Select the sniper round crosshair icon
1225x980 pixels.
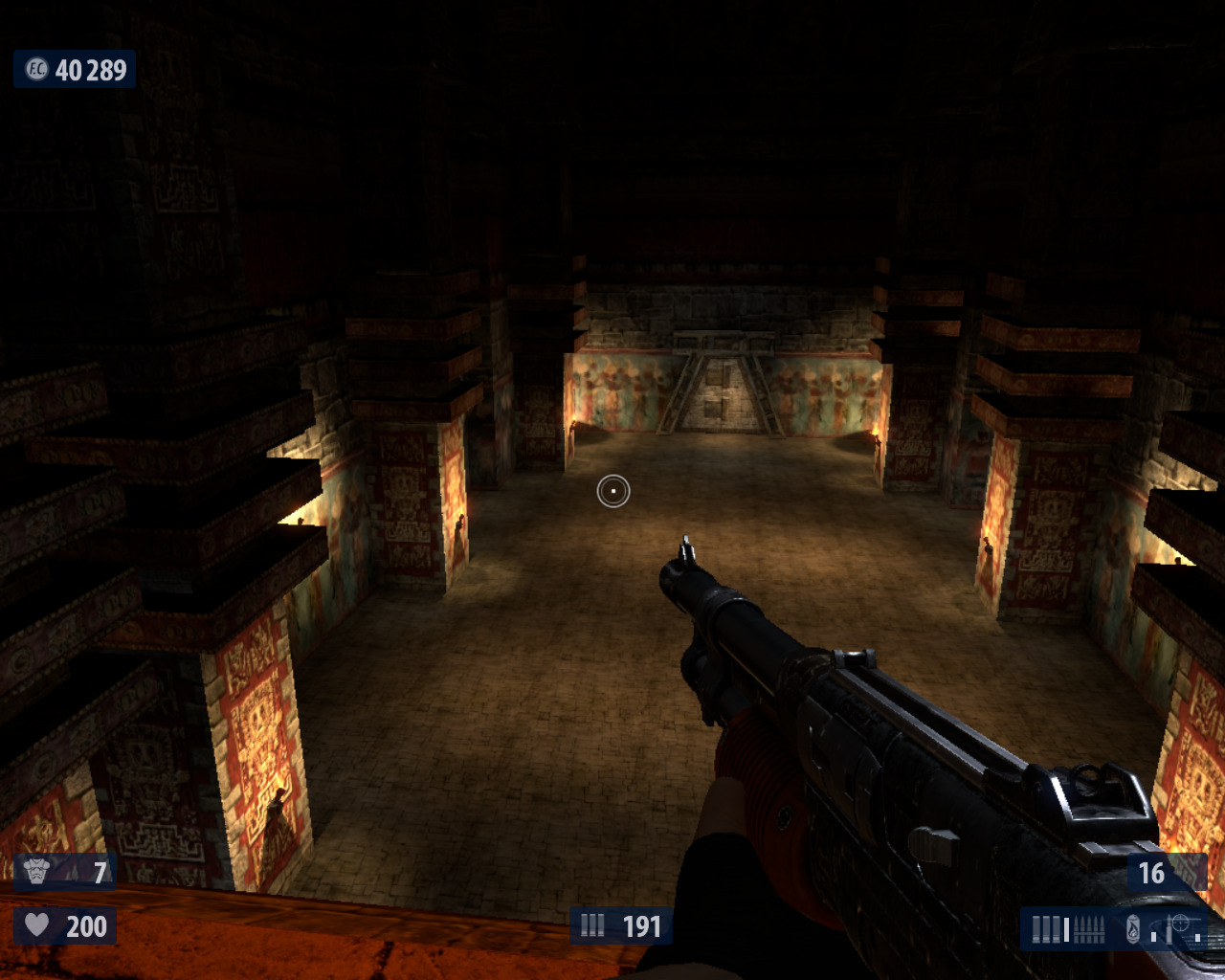pyautogui.click(x=1180, y=924)
